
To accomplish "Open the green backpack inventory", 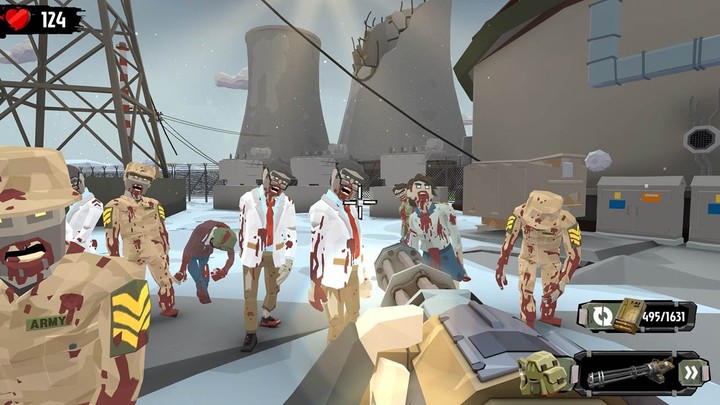I will tap(544, 374).
